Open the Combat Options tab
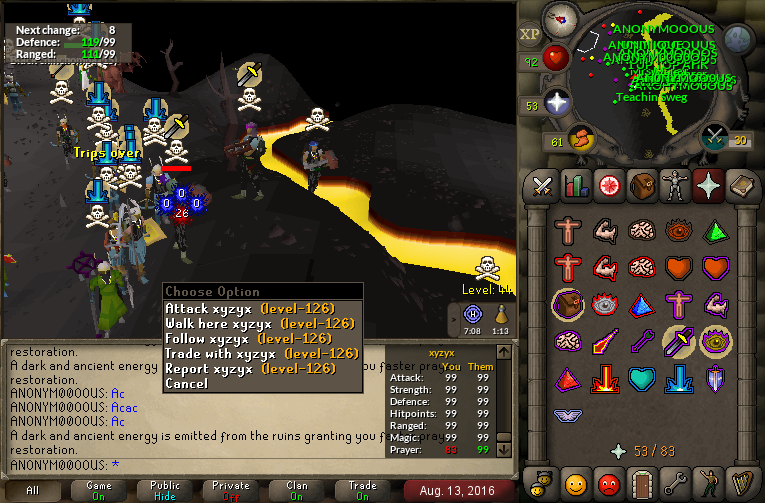The height and width of the screenshot is (504, 765). click(x=542, y=185)
